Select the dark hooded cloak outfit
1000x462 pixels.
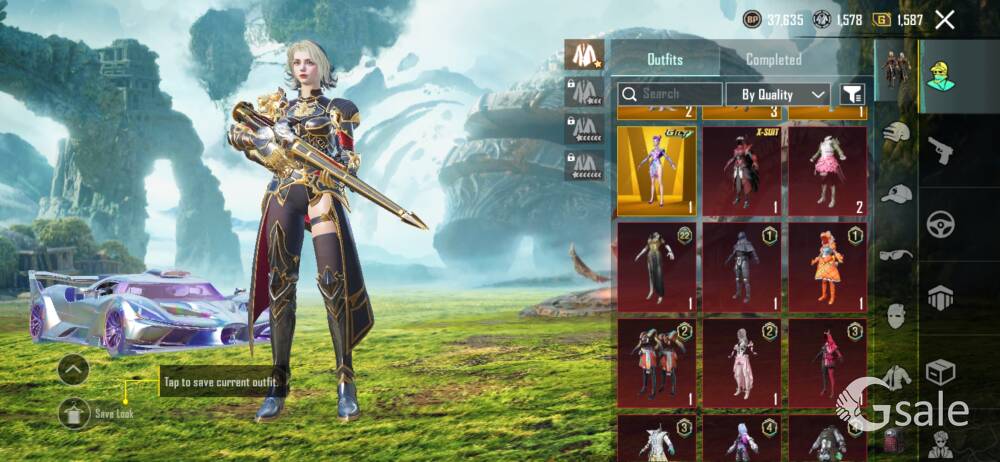(x=741, y=264)
